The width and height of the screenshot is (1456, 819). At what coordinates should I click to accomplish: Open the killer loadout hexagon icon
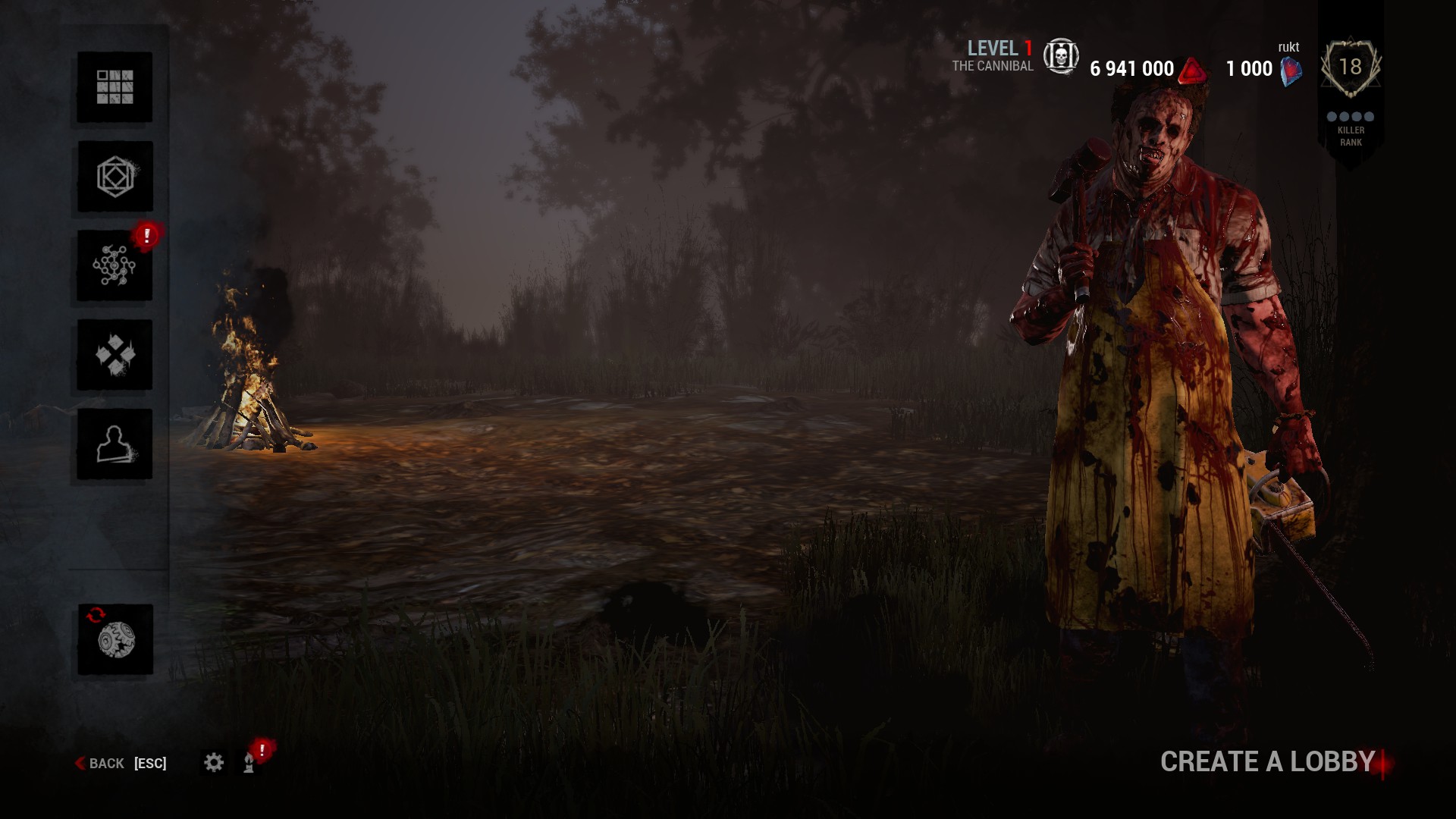(114, 176)
